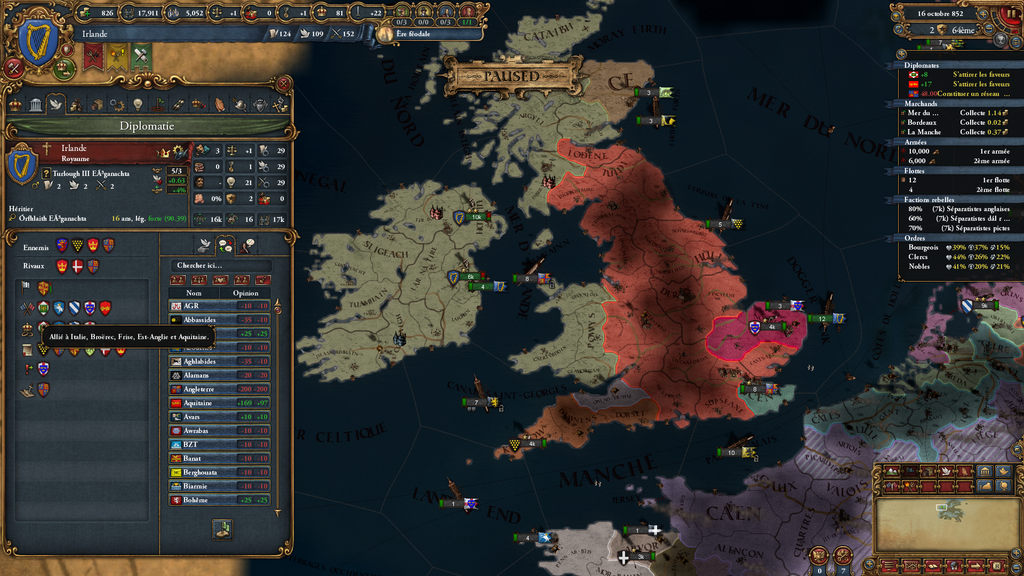
Task: Click the button below the country list
Action: click(224, 528)
